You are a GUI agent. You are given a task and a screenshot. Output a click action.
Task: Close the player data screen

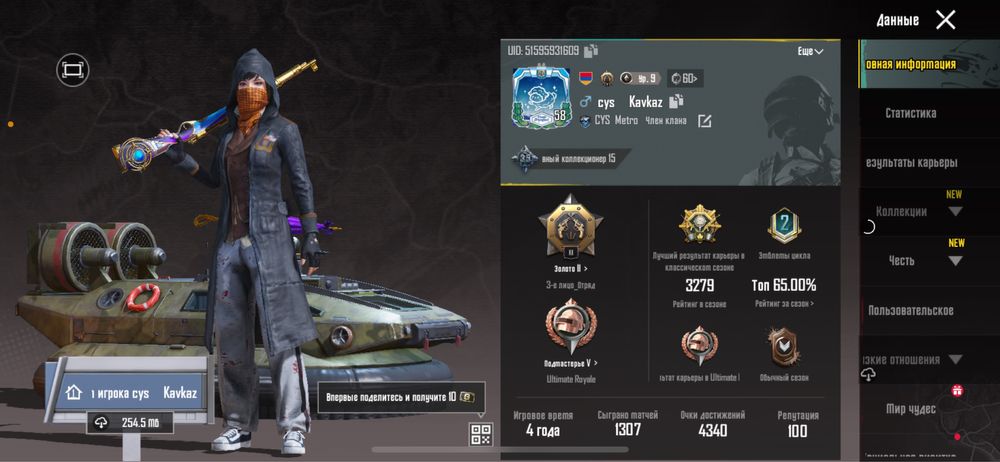click(x=945, y=20)
